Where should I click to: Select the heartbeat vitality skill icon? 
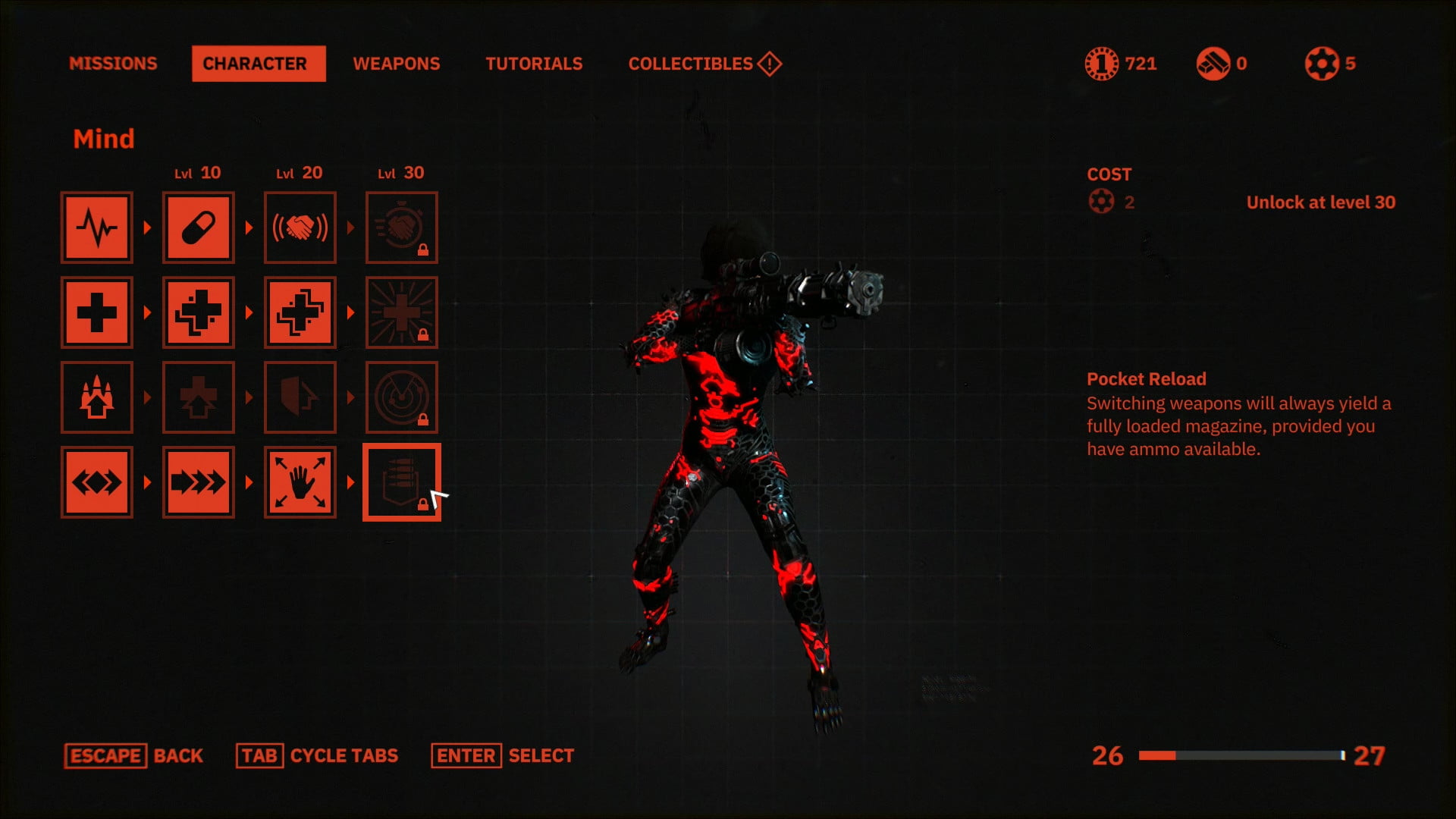(x=96, y=227)
